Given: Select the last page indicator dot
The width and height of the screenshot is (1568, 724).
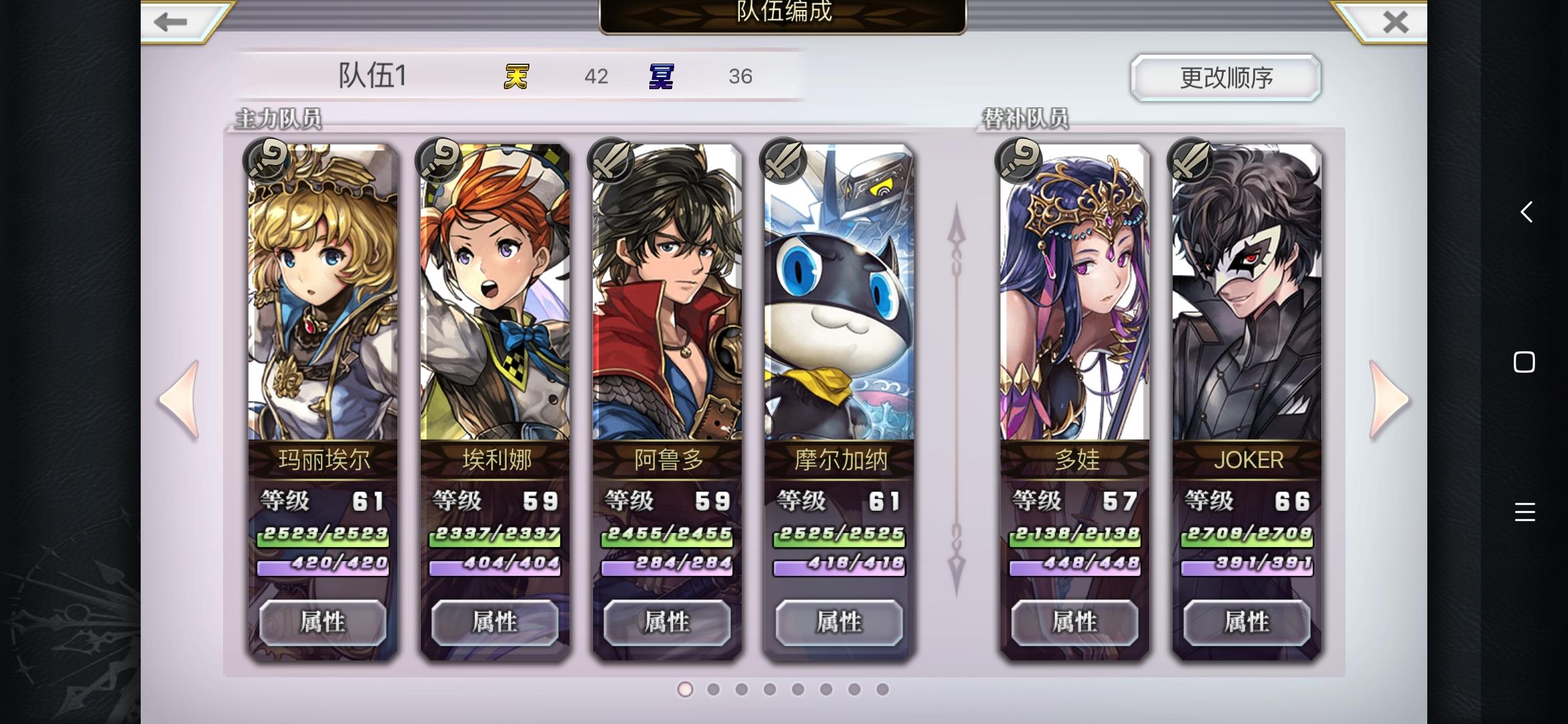Looking at the screenshot, I should (x=883, y=689).
